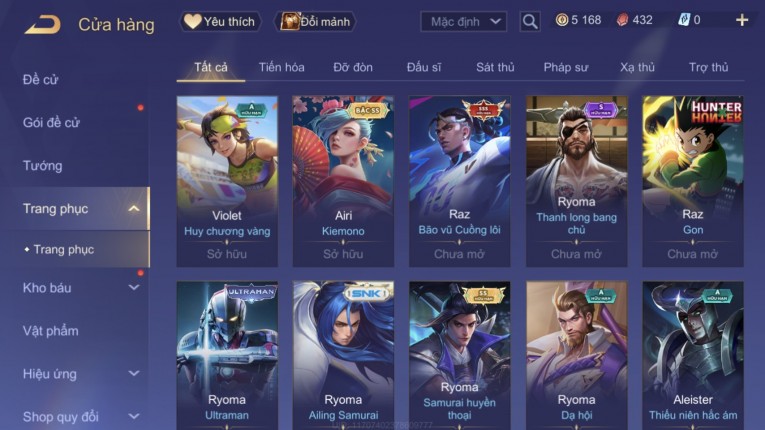Expand the Mặc định sort dropdown

coord(463,21)
